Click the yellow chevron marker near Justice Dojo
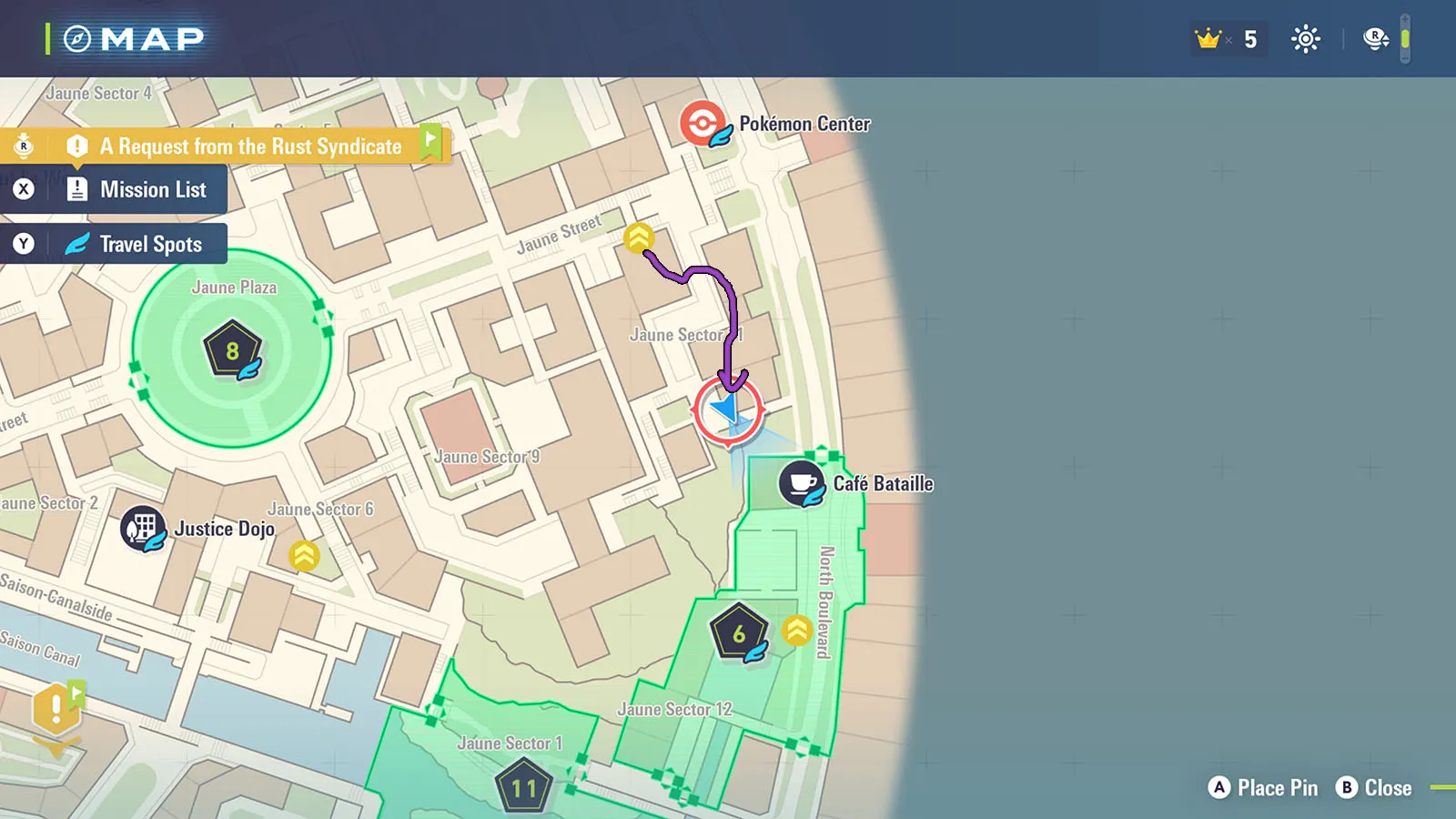1456x819 pixels. pyautogui.click(x=304, y=555)
